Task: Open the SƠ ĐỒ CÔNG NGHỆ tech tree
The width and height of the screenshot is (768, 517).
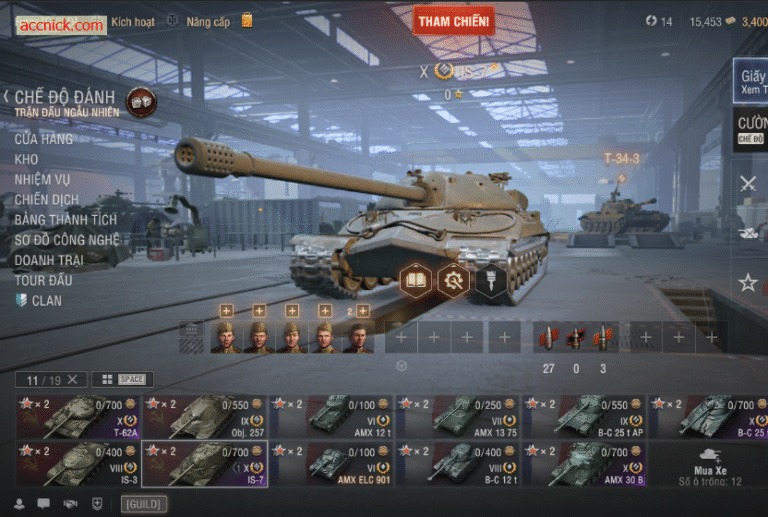Action: click(67, 240)
